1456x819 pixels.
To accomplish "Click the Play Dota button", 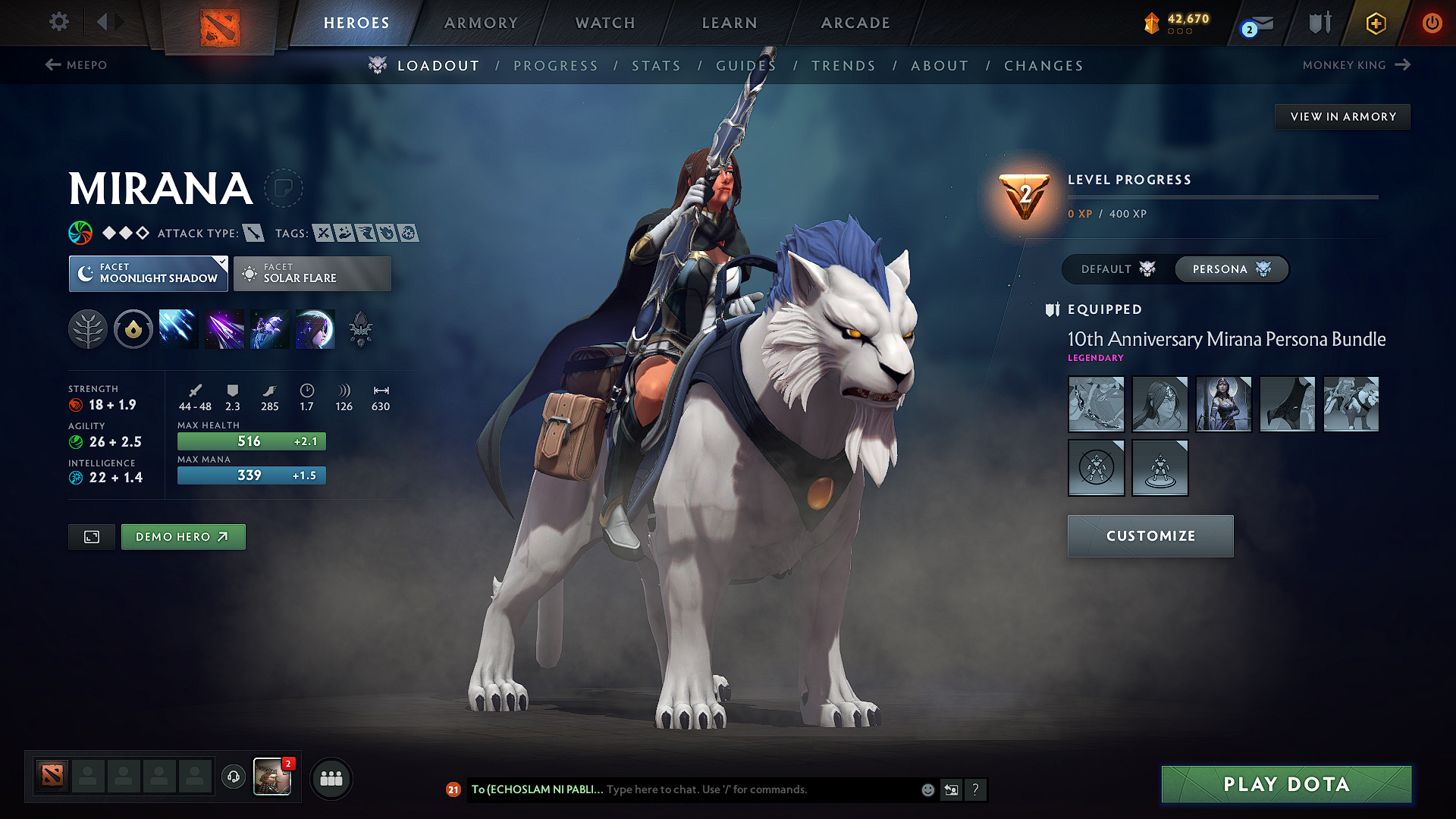I will (1285, 784).
